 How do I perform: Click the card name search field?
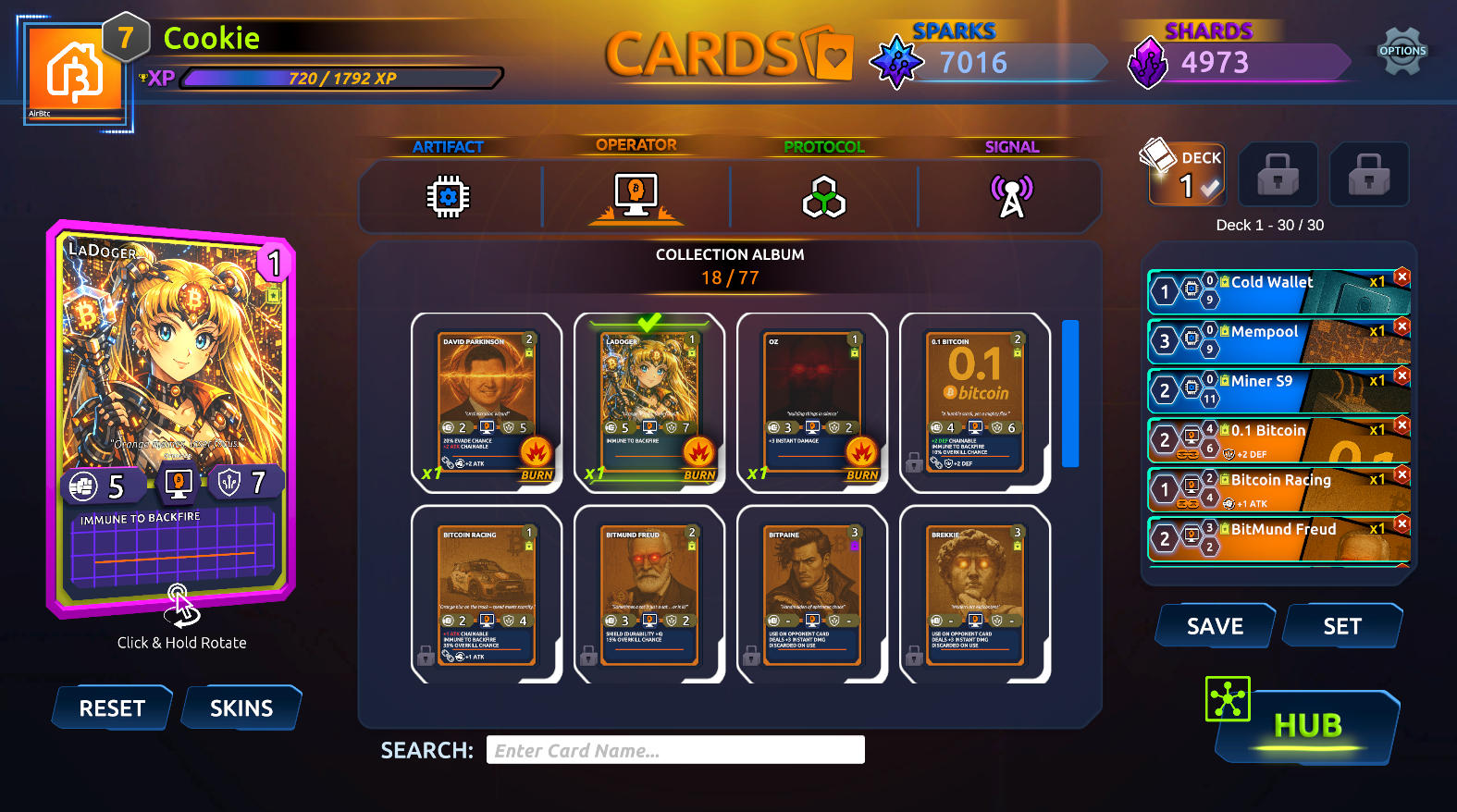click(674, 749)
